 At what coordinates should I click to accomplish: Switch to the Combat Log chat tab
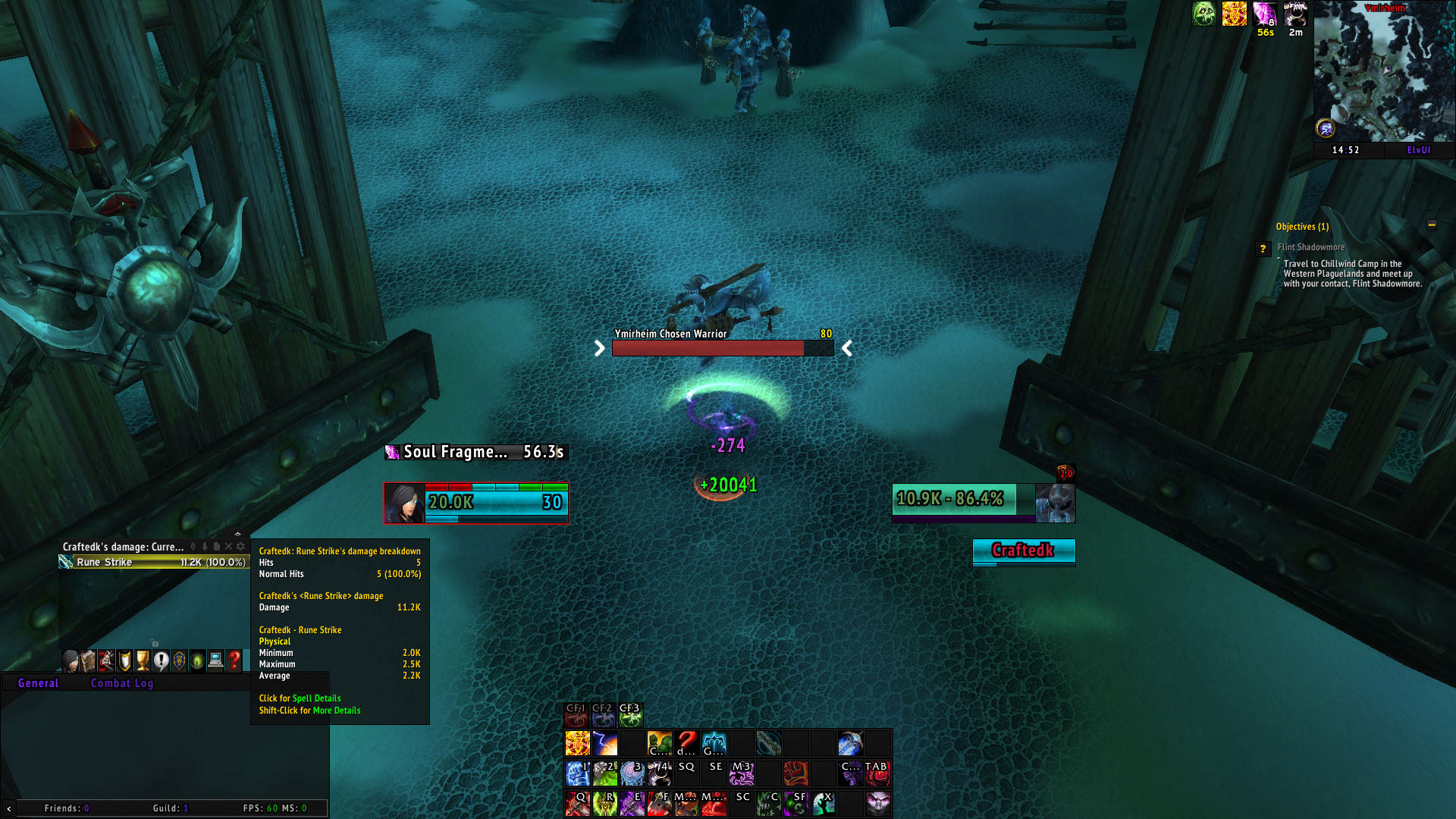click(122, 682)
